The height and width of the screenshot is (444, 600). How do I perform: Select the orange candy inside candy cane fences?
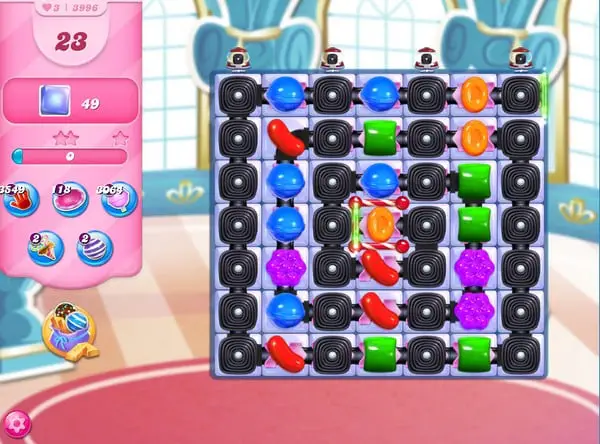378,225
